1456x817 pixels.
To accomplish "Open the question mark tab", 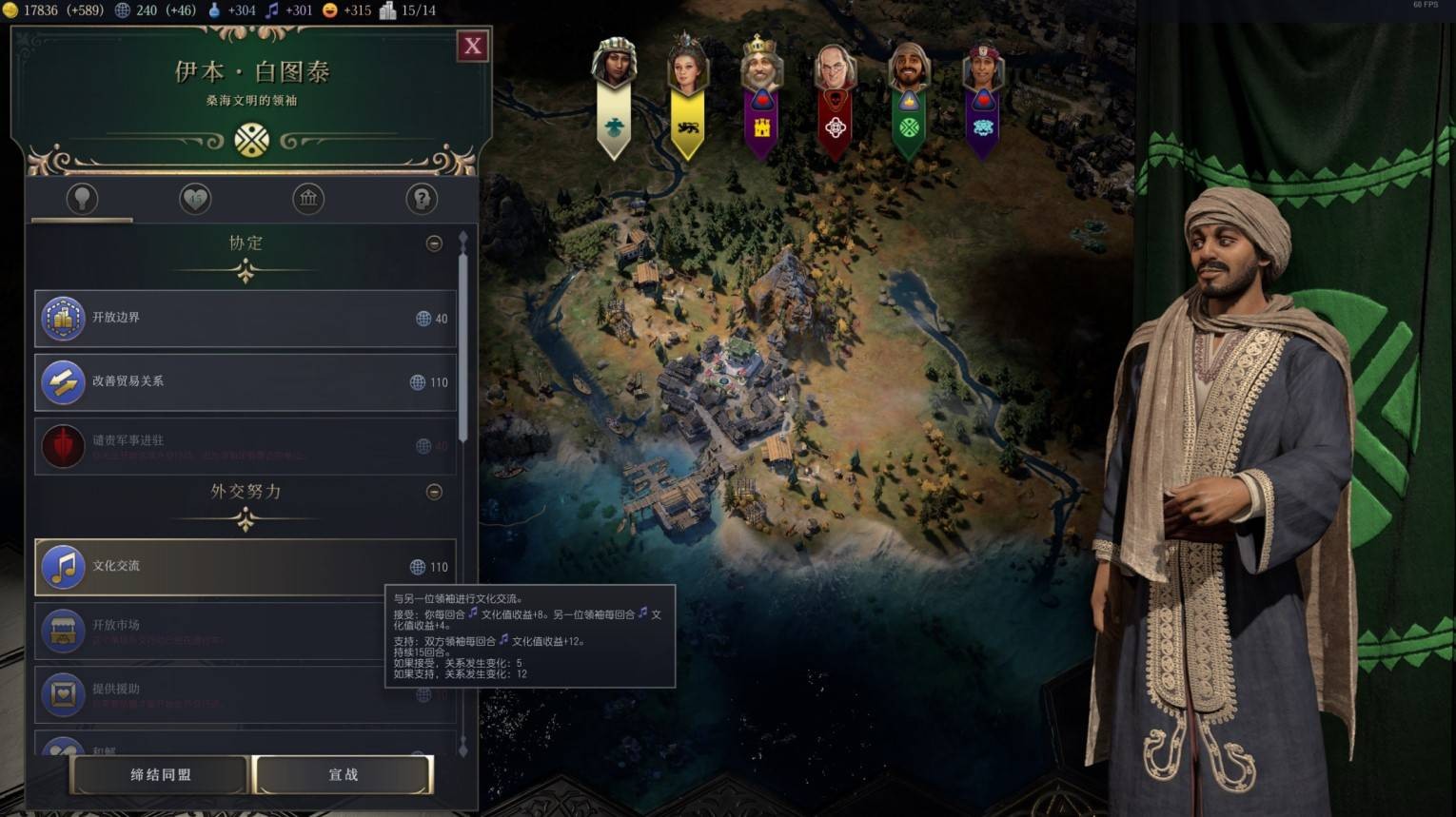I will (422, 199).
